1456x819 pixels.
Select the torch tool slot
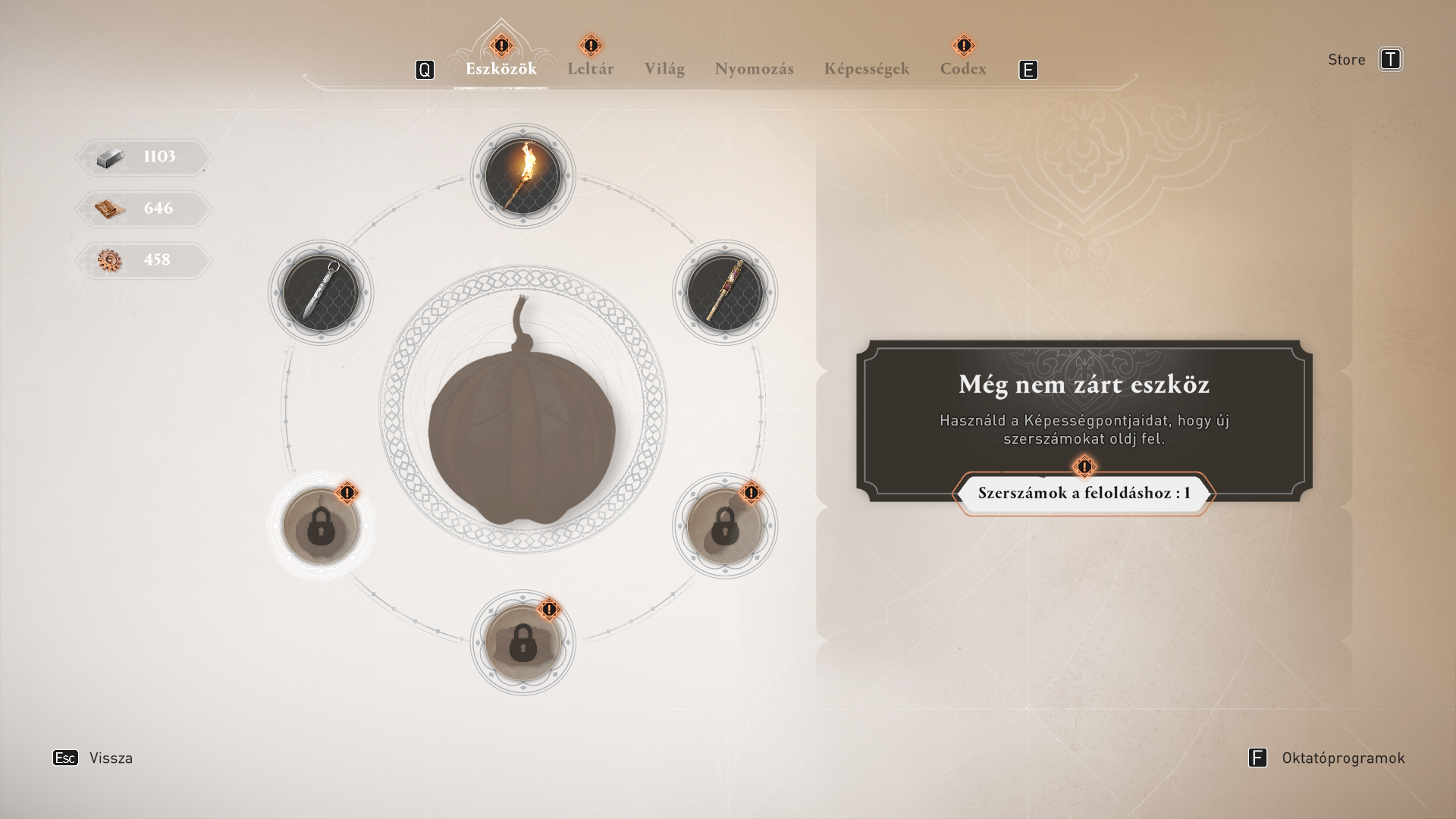pyautogui.click(x=522, y=176)
